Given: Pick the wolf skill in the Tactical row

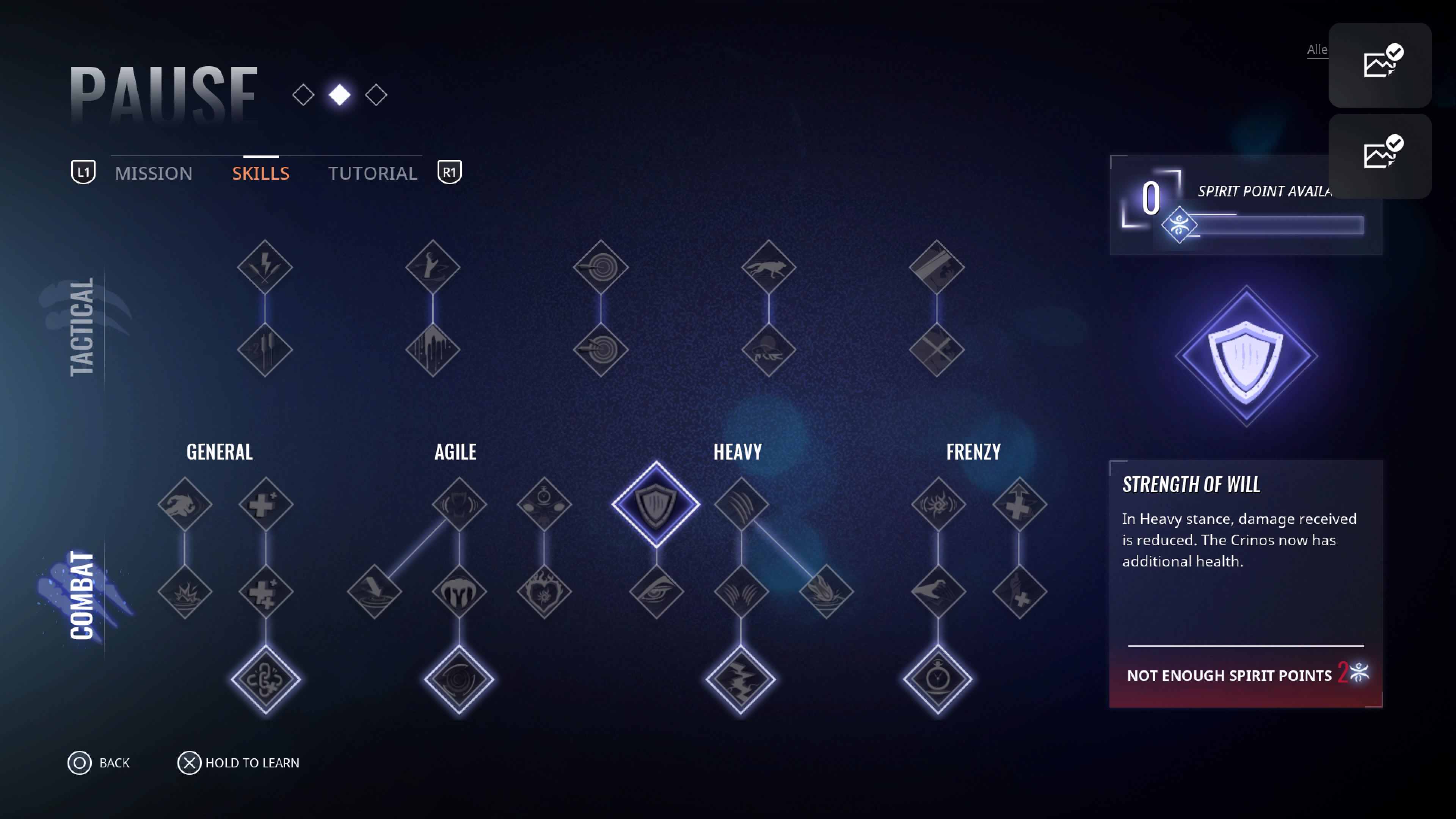Looking at the screenshot, I should tap(768, 267).
